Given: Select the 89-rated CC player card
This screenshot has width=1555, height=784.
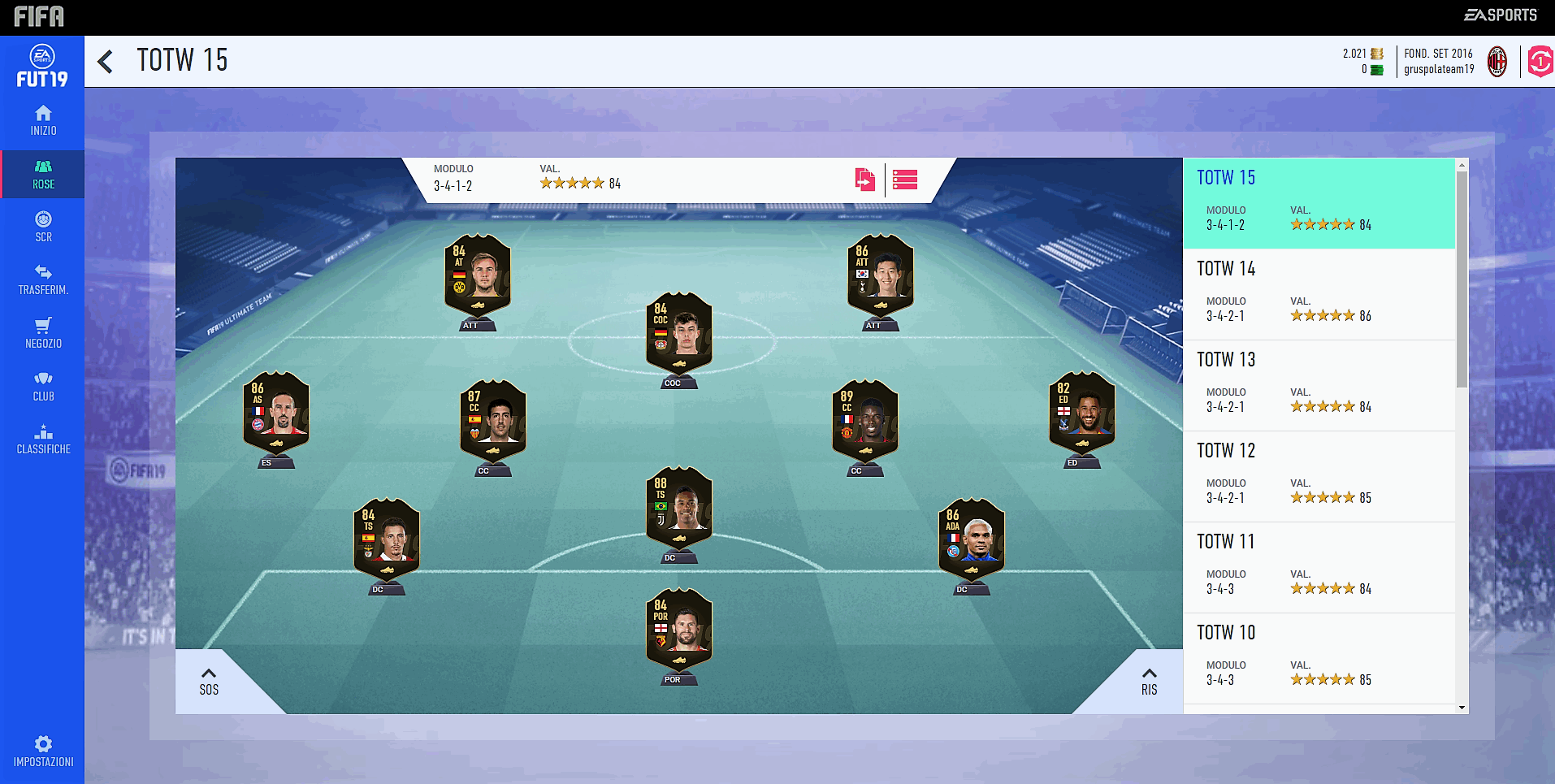Looking at the screenshot, I should coord(864,422).
